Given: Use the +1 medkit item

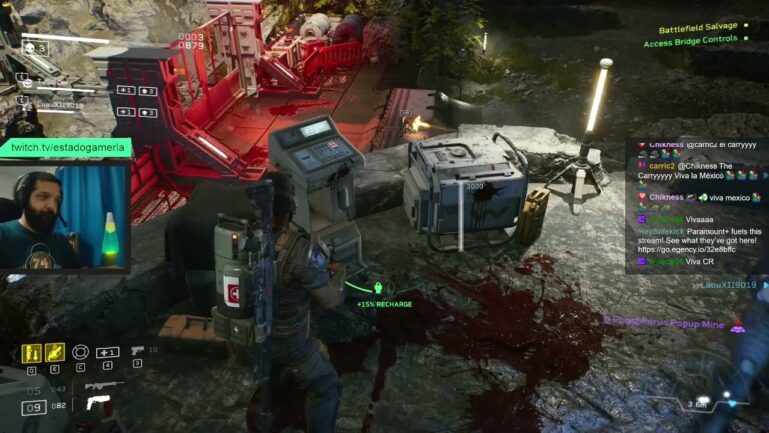Looking at the screenshot, I should [x=108, y=352].
